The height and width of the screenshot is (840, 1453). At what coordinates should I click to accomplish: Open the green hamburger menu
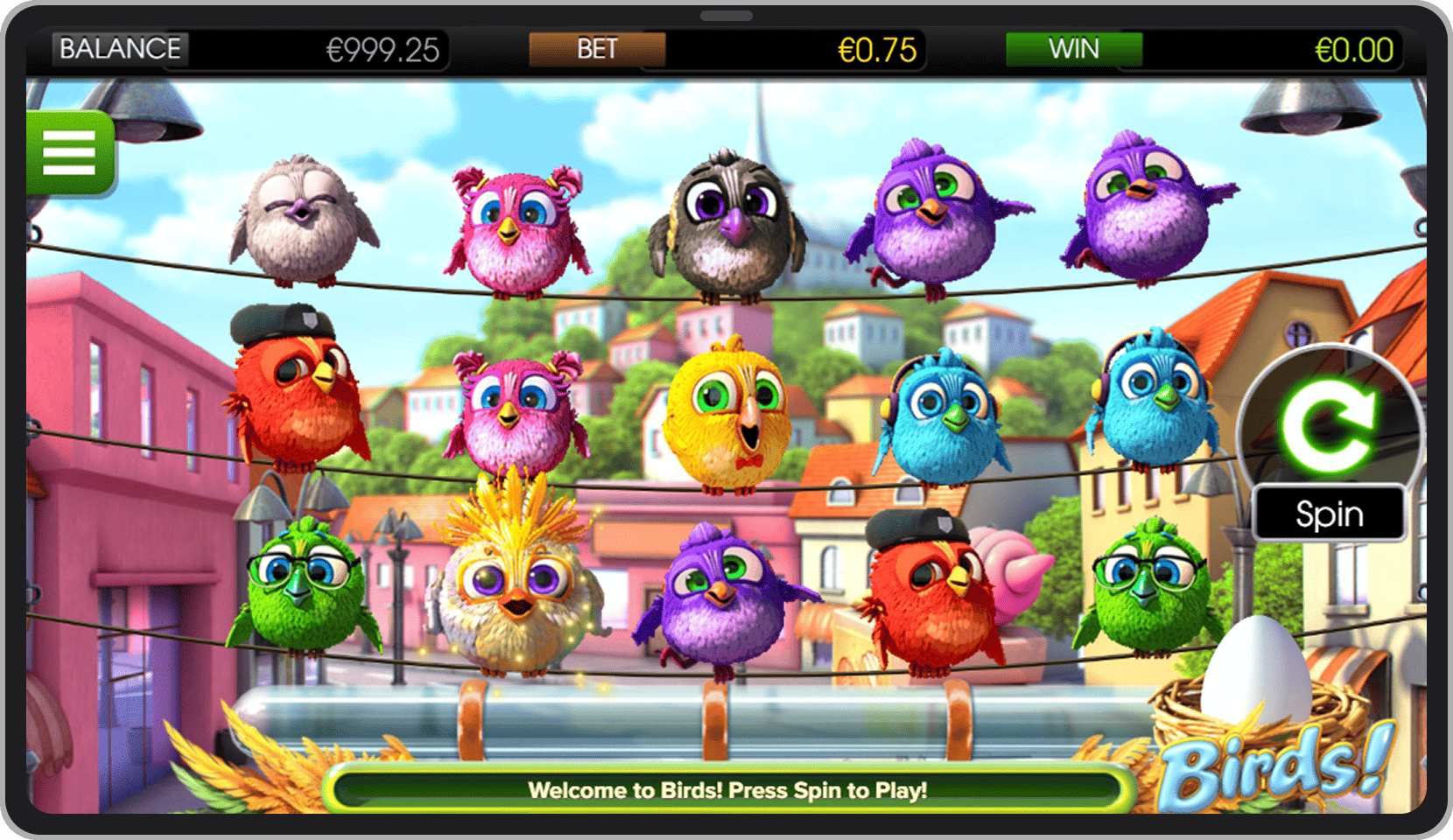(69, 153)
